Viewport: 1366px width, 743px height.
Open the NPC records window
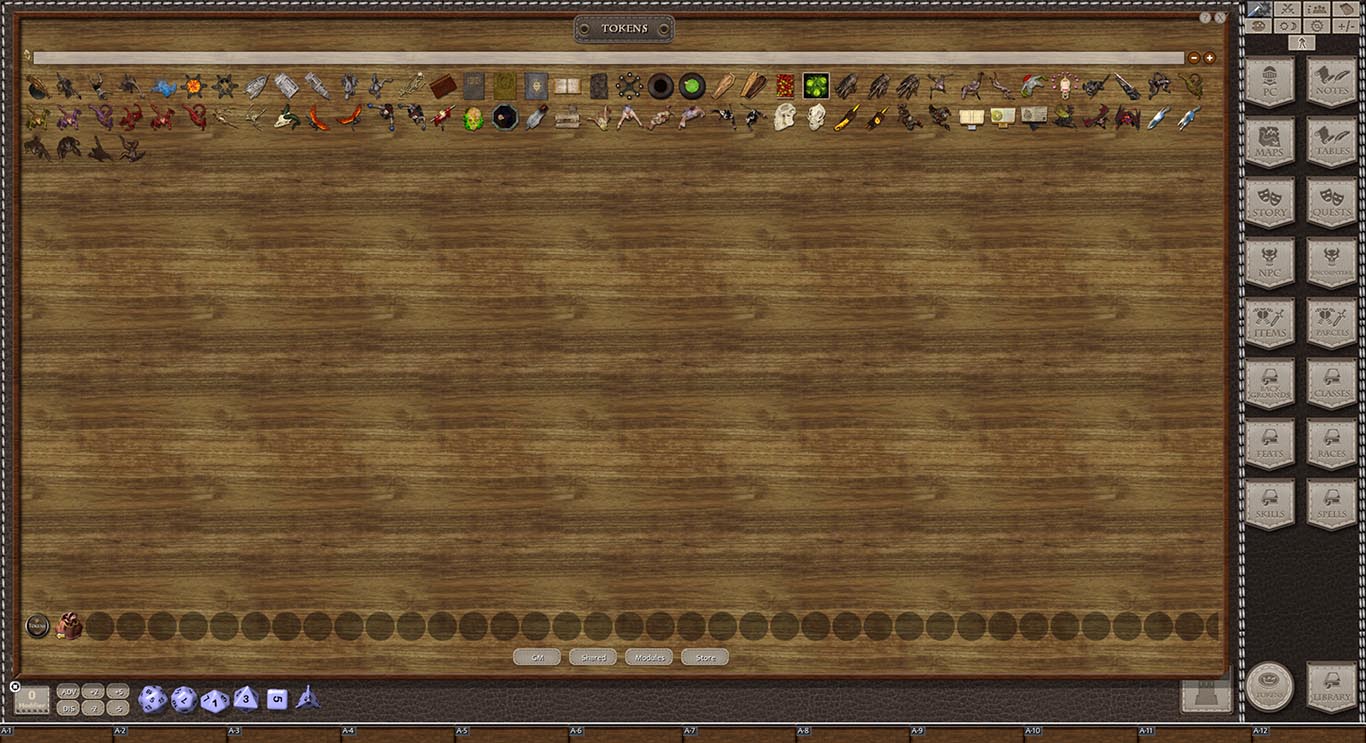point(1270,265)
